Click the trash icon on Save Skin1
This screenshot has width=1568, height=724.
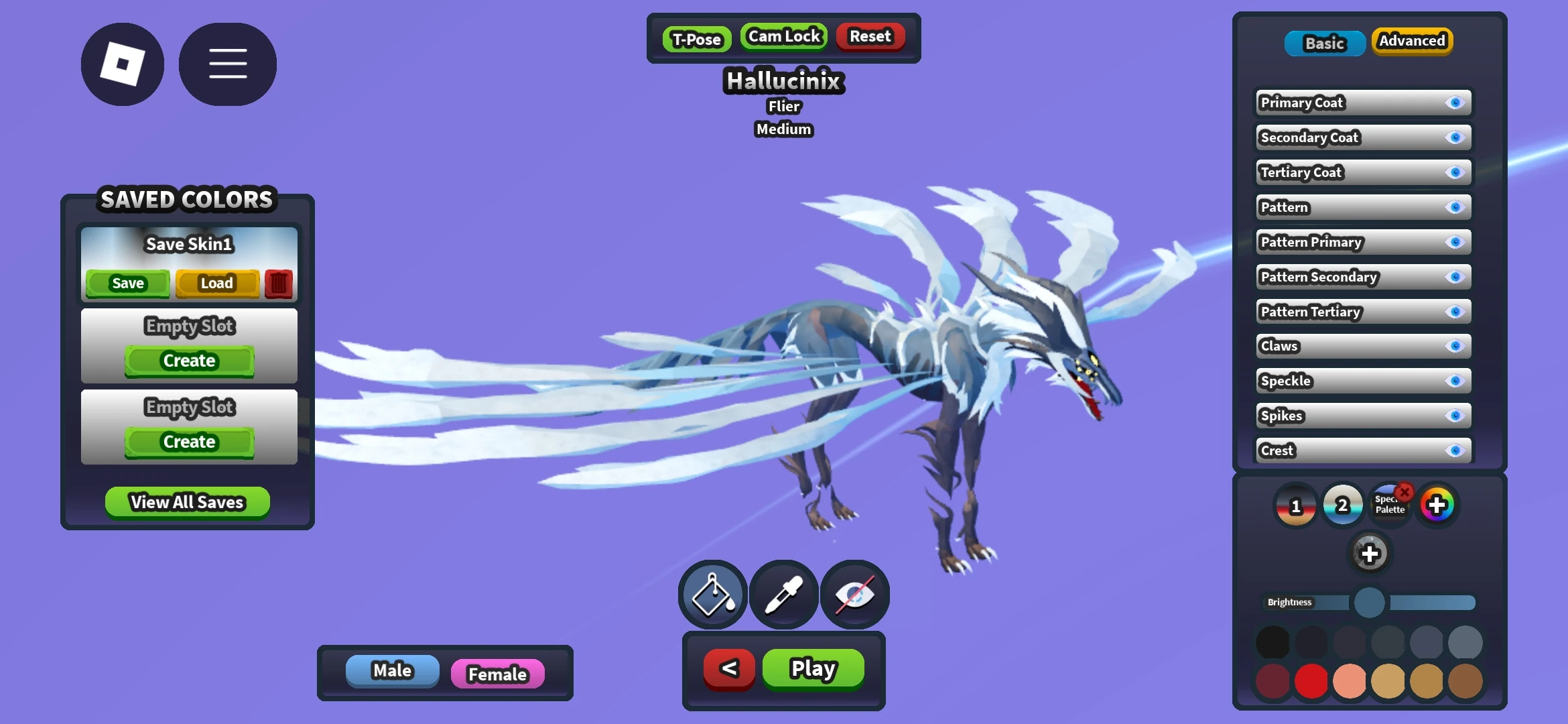[x=278, y=284]
